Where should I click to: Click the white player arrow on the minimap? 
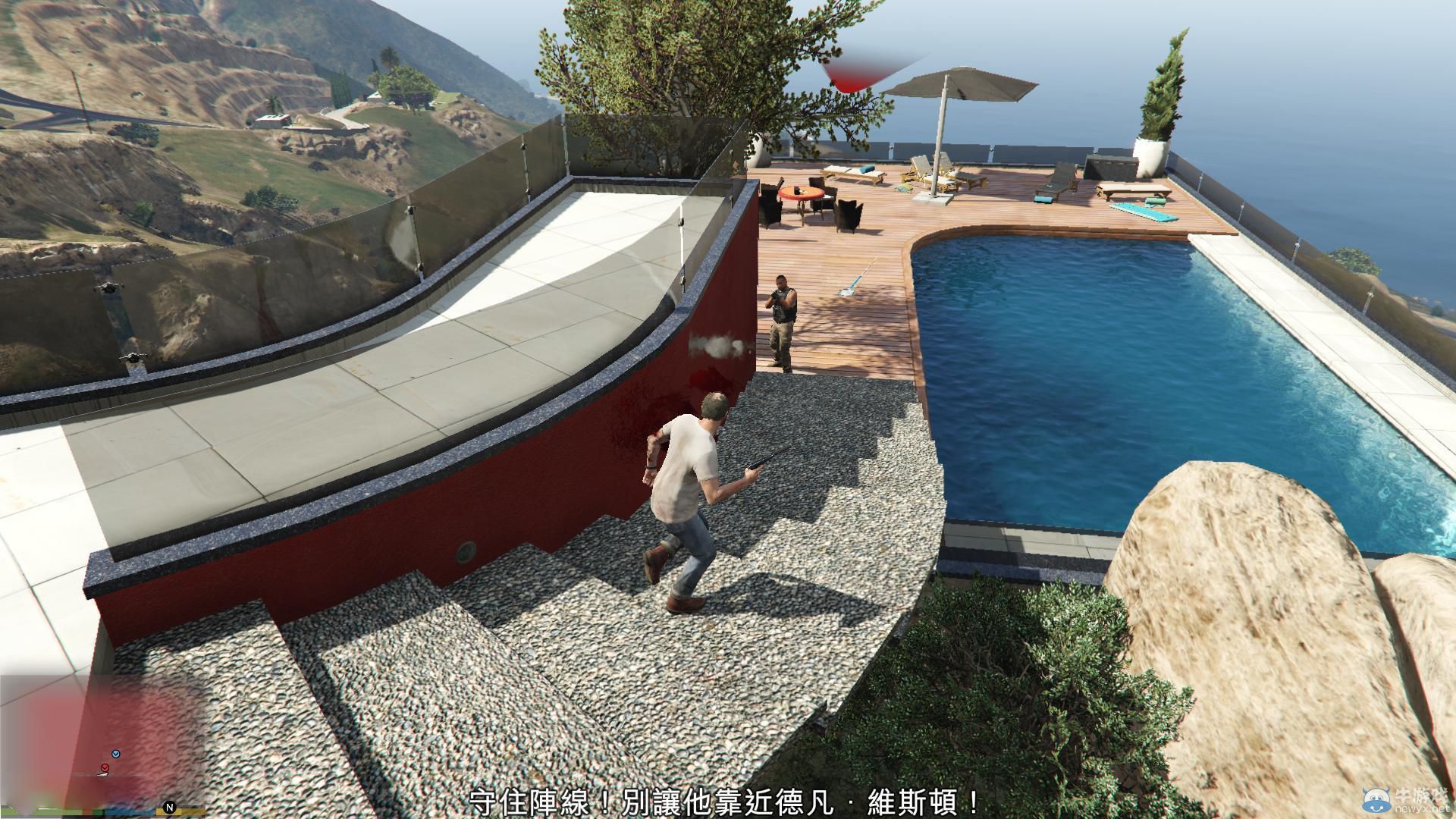pyautogui.click(x=102, y=774)
